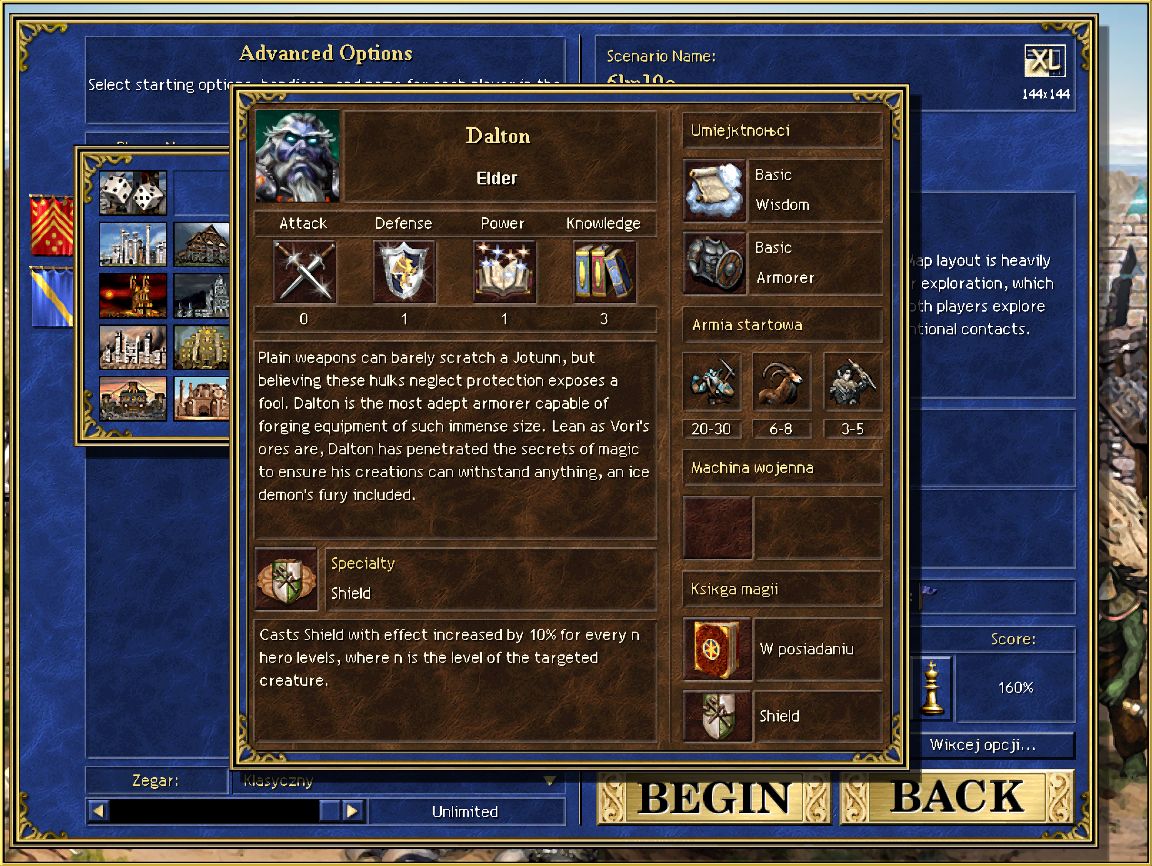The image size is (1152, 866).
Task: Open Więcej opcji (more options)
Action: [982, 745]
